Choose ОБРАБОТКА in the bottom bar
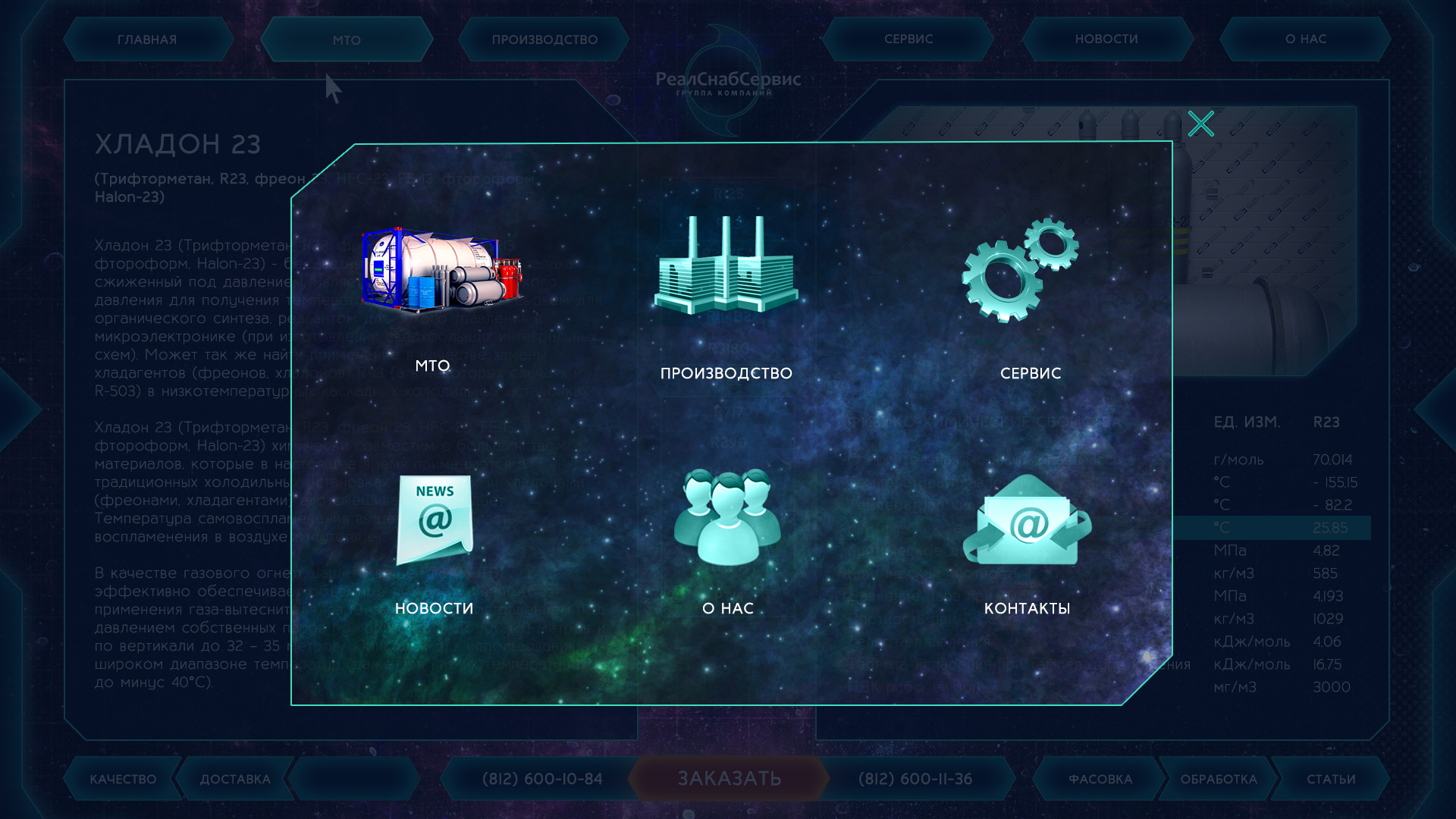 point(1219,779)
